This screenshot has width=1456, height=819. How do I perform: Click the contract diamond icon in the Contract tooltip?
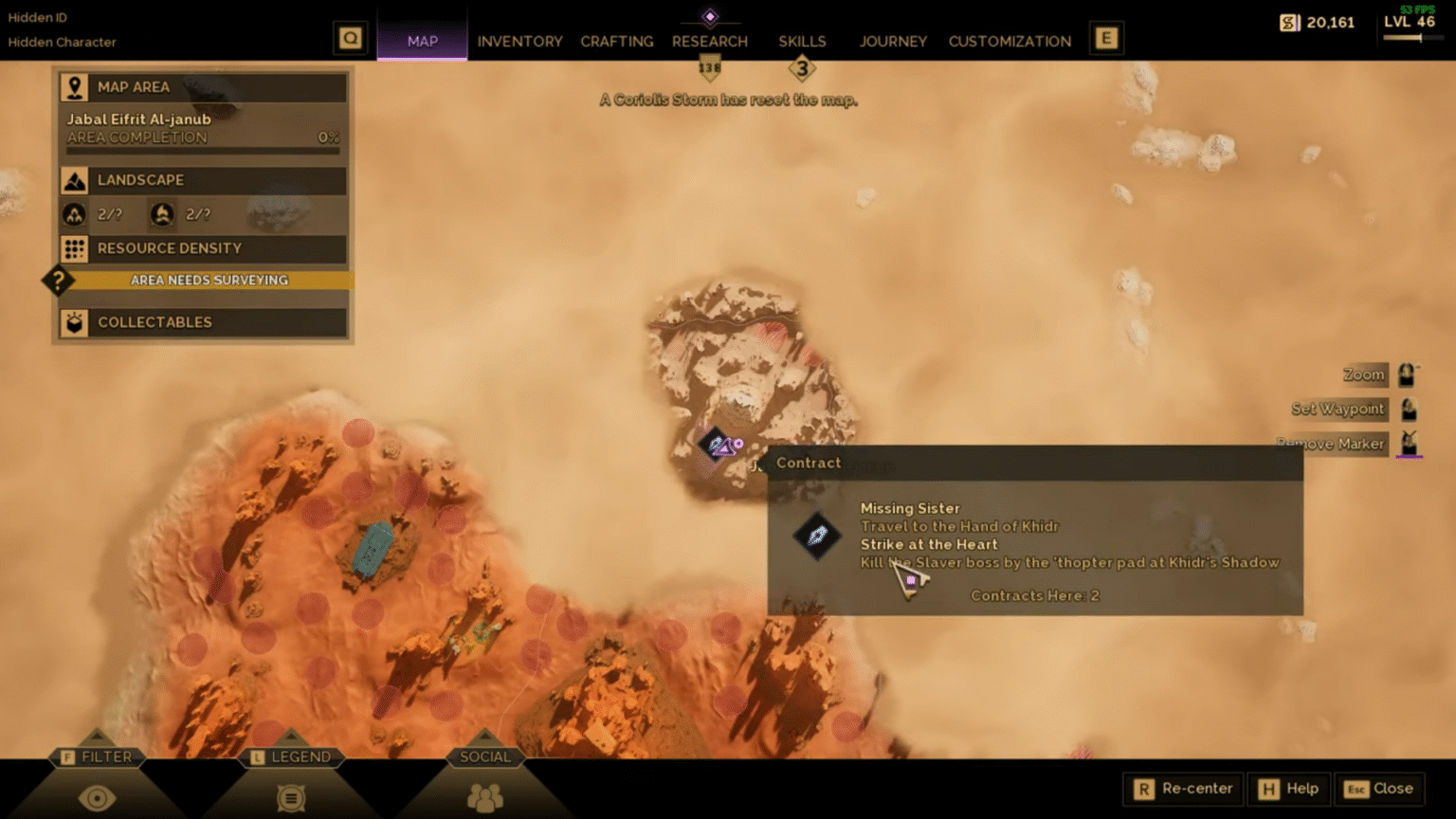coord(816,537)
